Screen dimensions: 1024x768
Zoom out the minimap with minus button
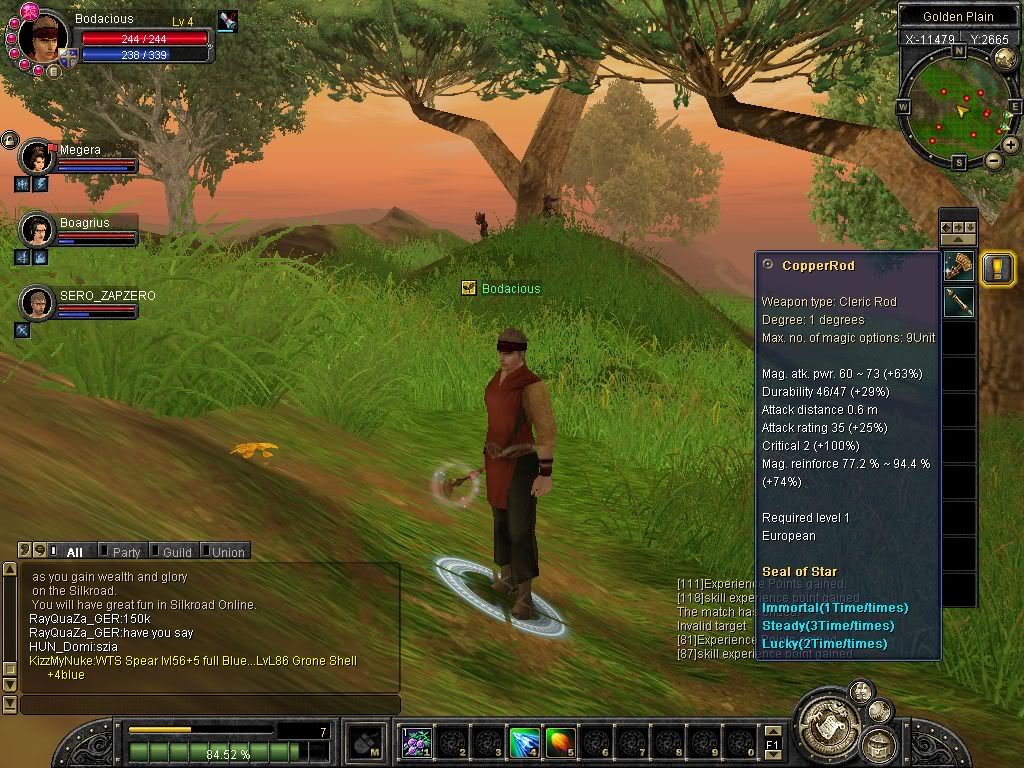[993, 160]
